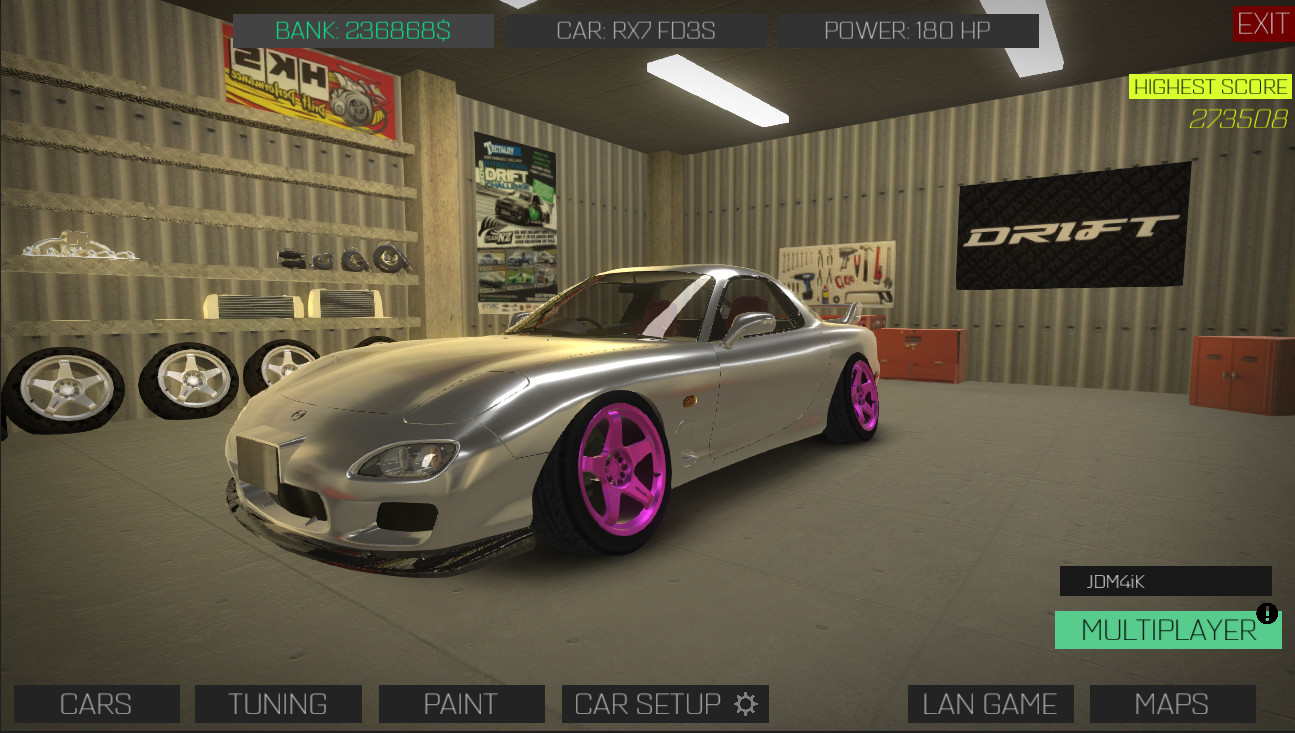This screenshot has width=1295, height=733.
Task: Click the HIGHEST SCORE badge
Action: click(x=1211, y=86)
